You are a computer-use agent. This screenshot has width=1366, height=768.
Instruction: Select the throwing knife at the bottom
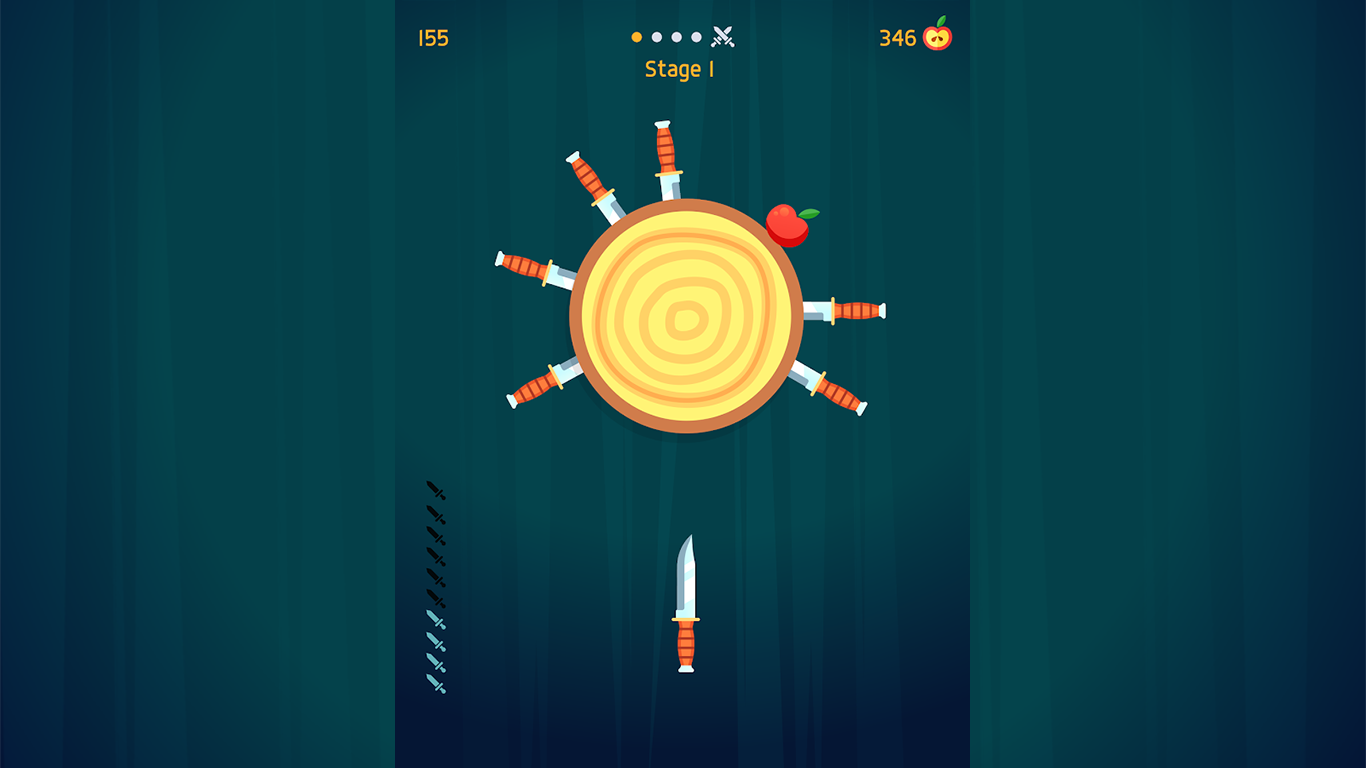pos(687,600)
